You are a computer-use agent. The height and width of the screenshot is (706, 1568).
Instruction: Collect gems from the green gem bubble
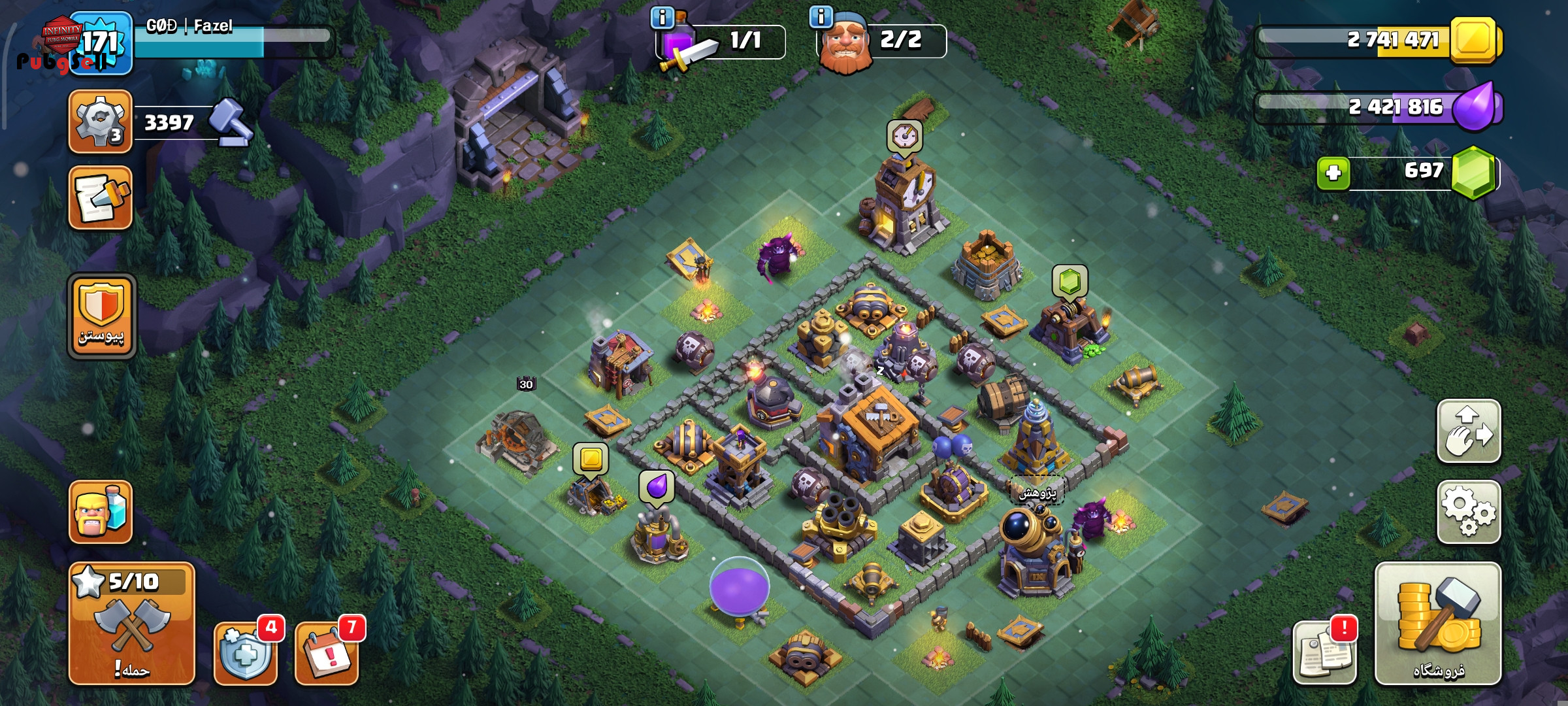1070,282
